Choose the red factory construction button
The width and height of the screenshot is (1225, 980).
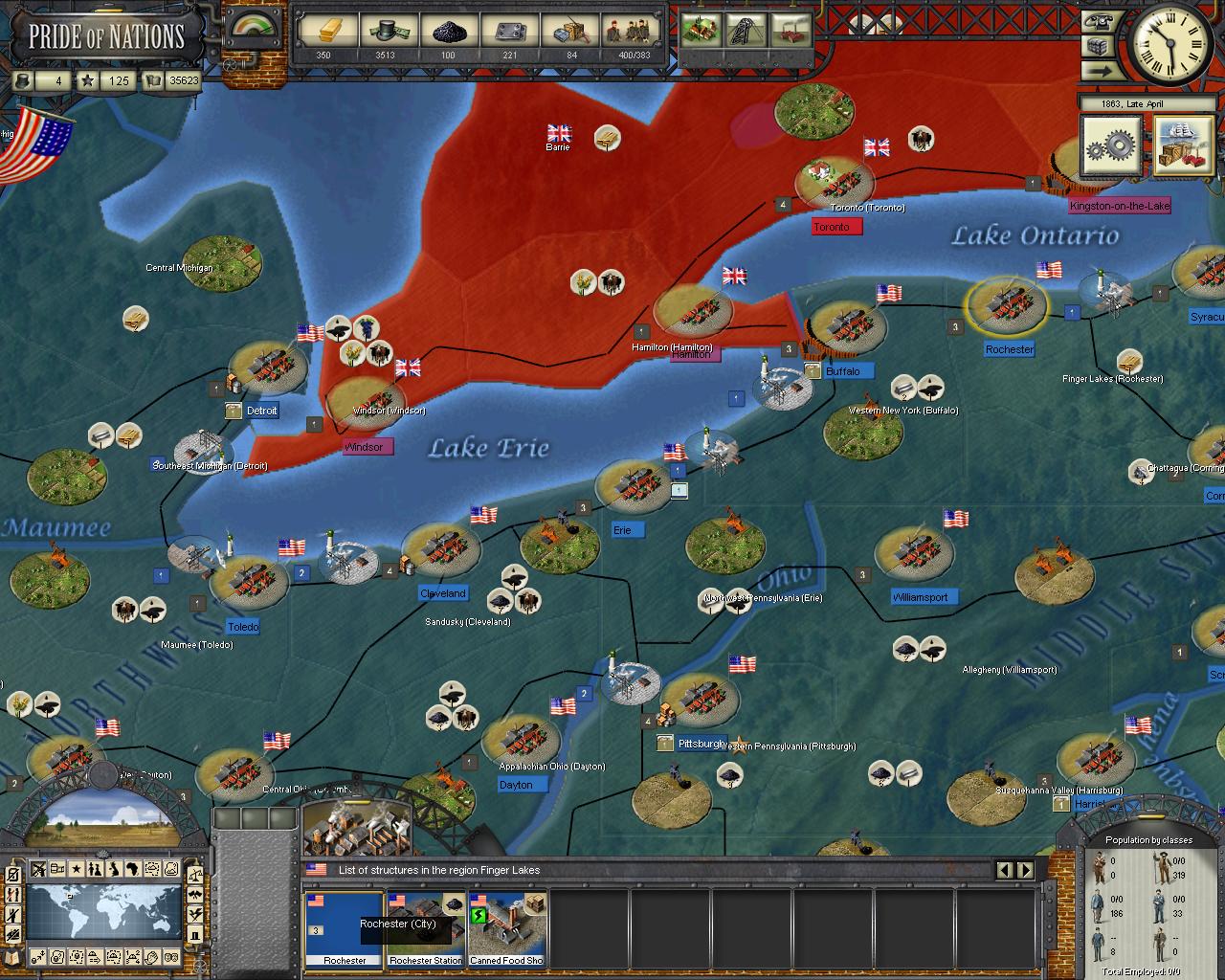point(791,29)
